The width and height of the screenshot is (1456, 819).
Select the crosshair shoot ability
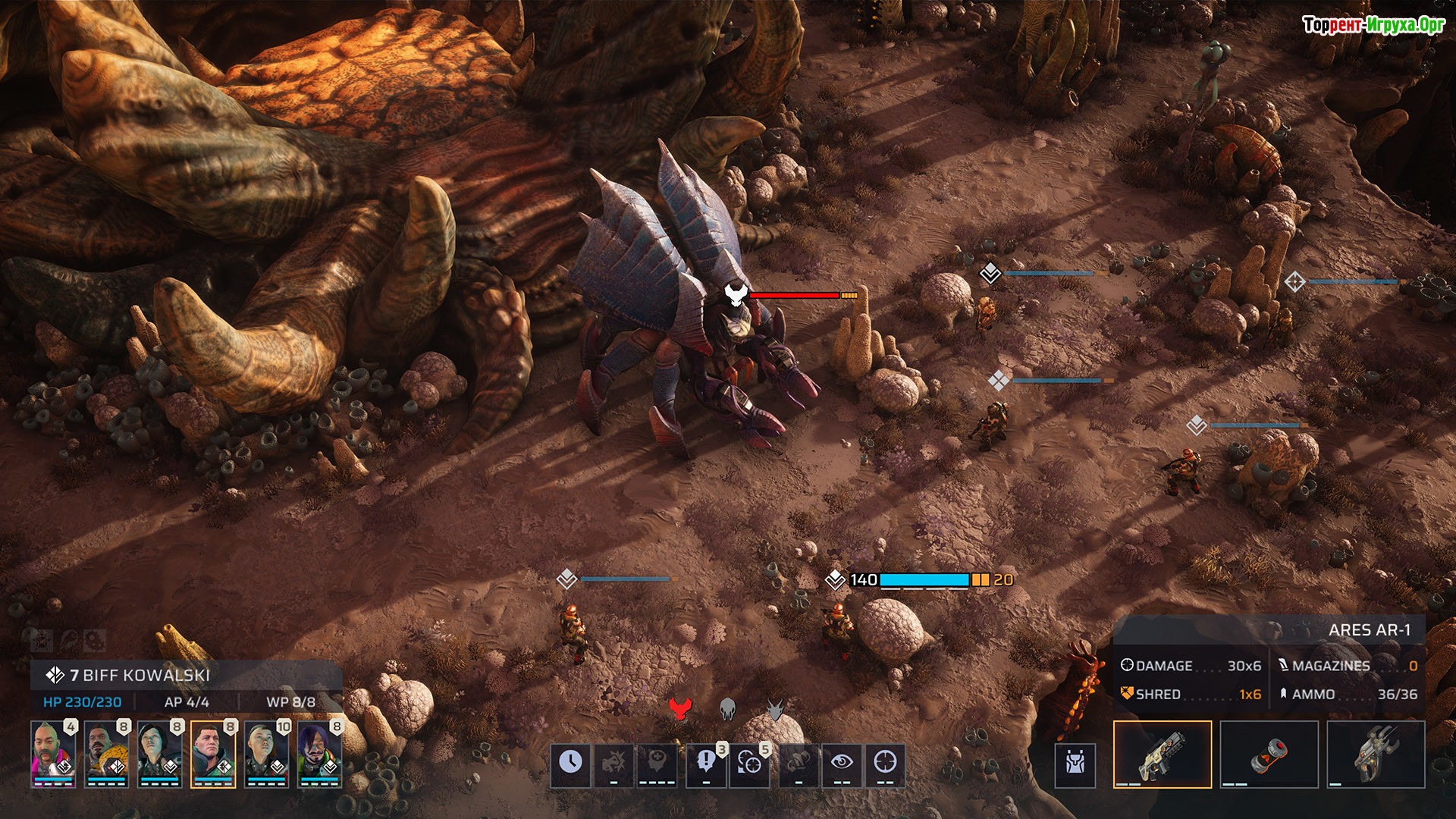coord(885,763)
